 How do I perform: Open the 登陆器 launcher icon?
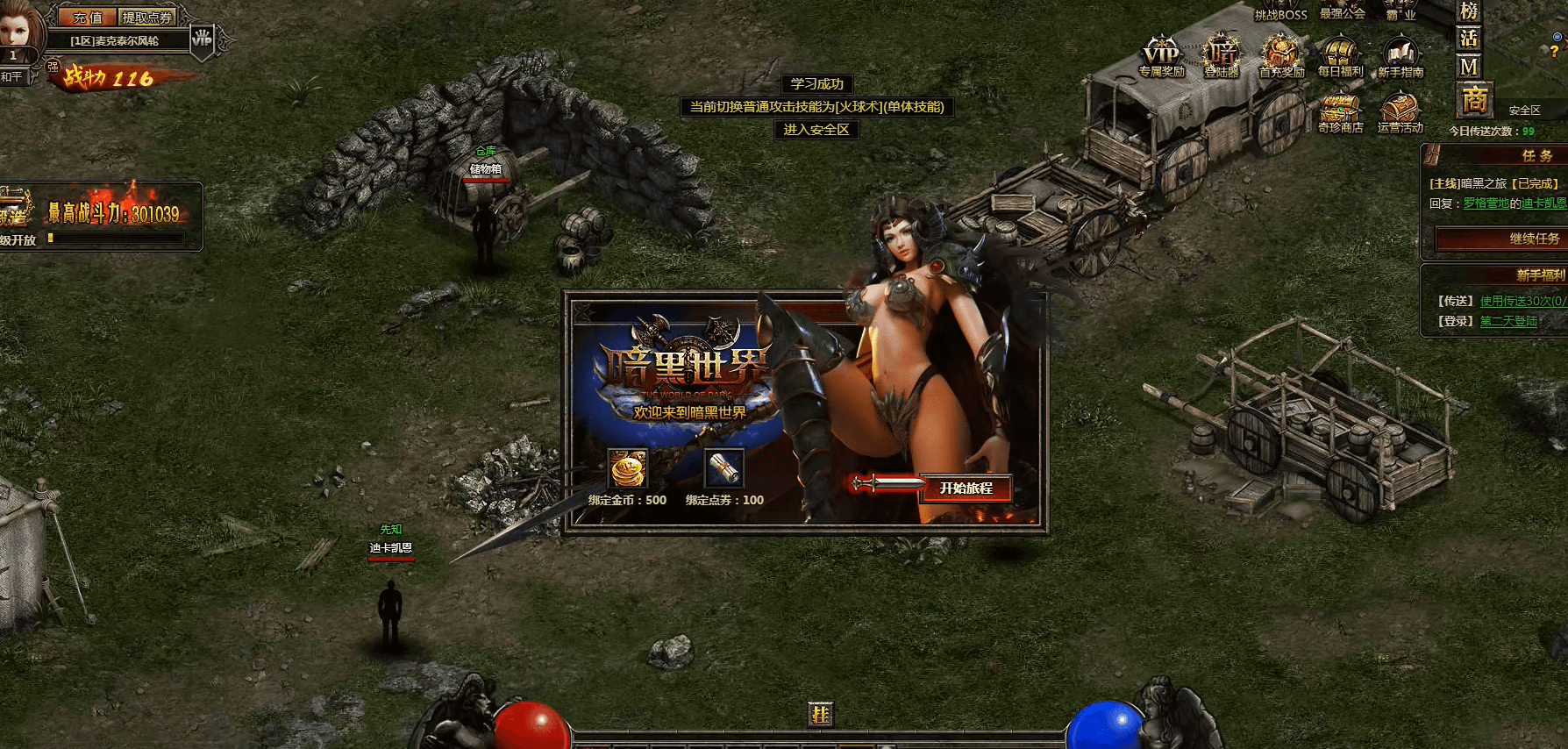pos(1222,57)
